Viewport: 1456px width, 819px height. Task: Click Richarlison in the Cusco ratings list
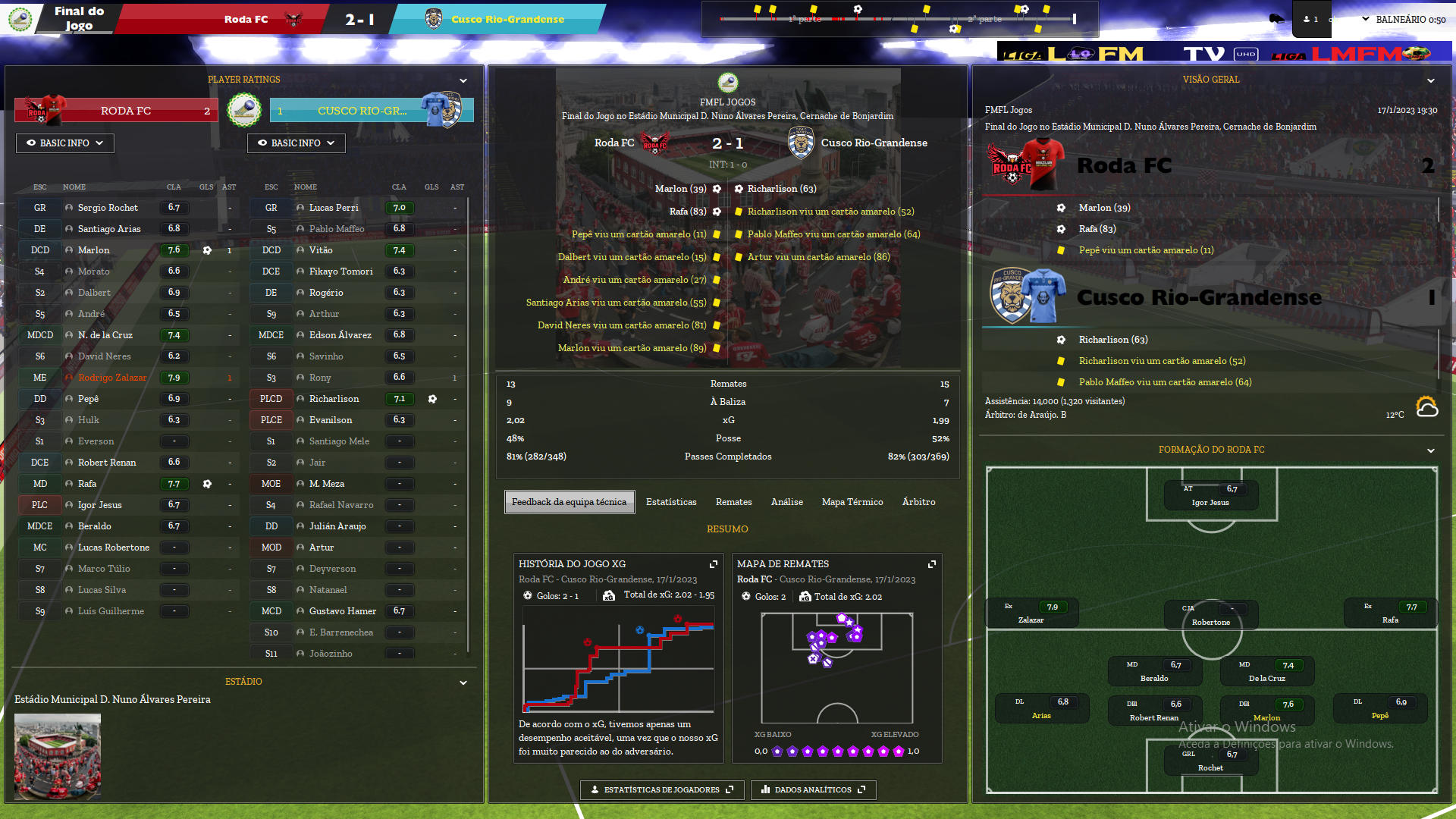pos(334,399)
